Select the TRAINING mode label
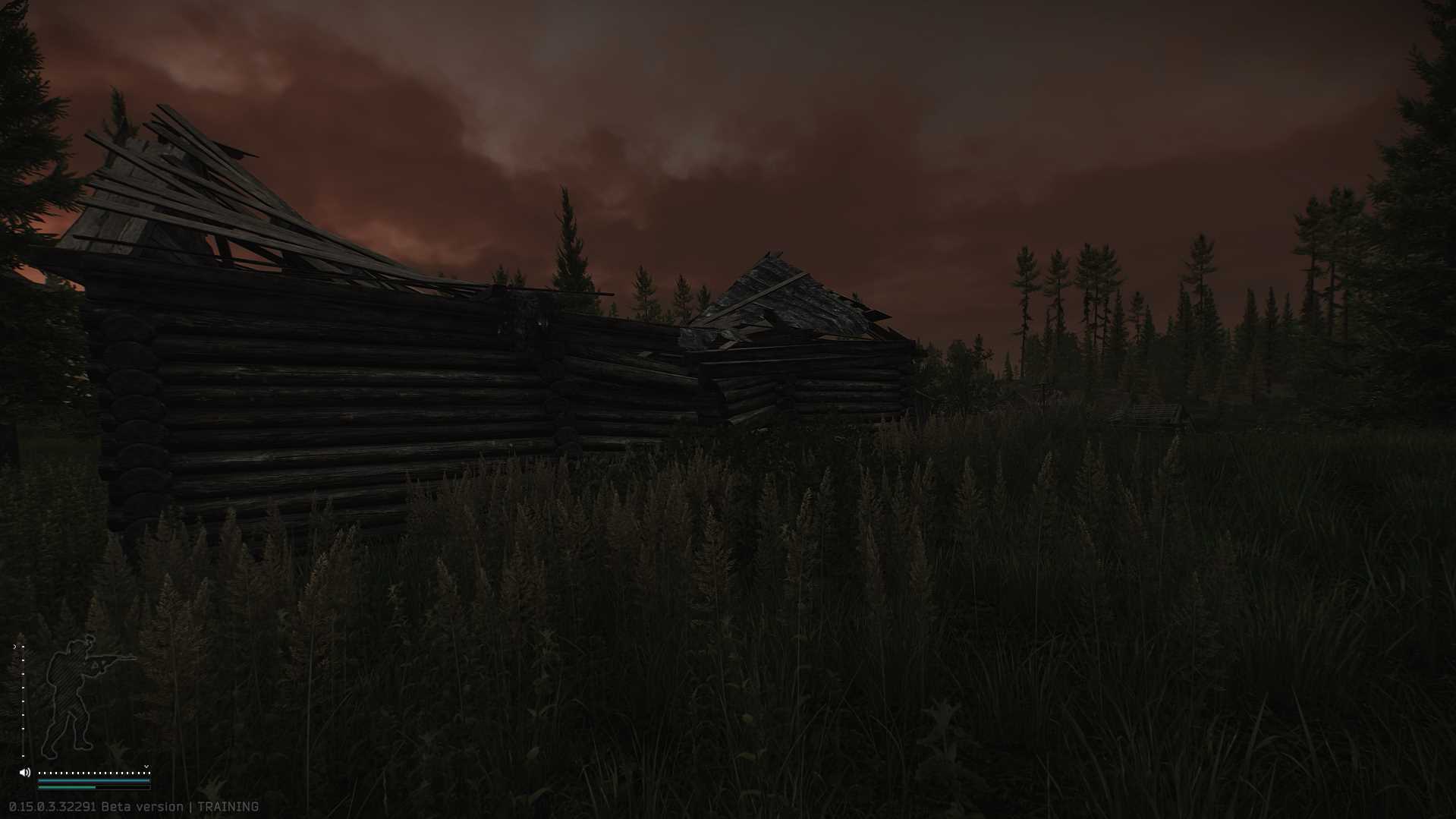 point(228,807)
